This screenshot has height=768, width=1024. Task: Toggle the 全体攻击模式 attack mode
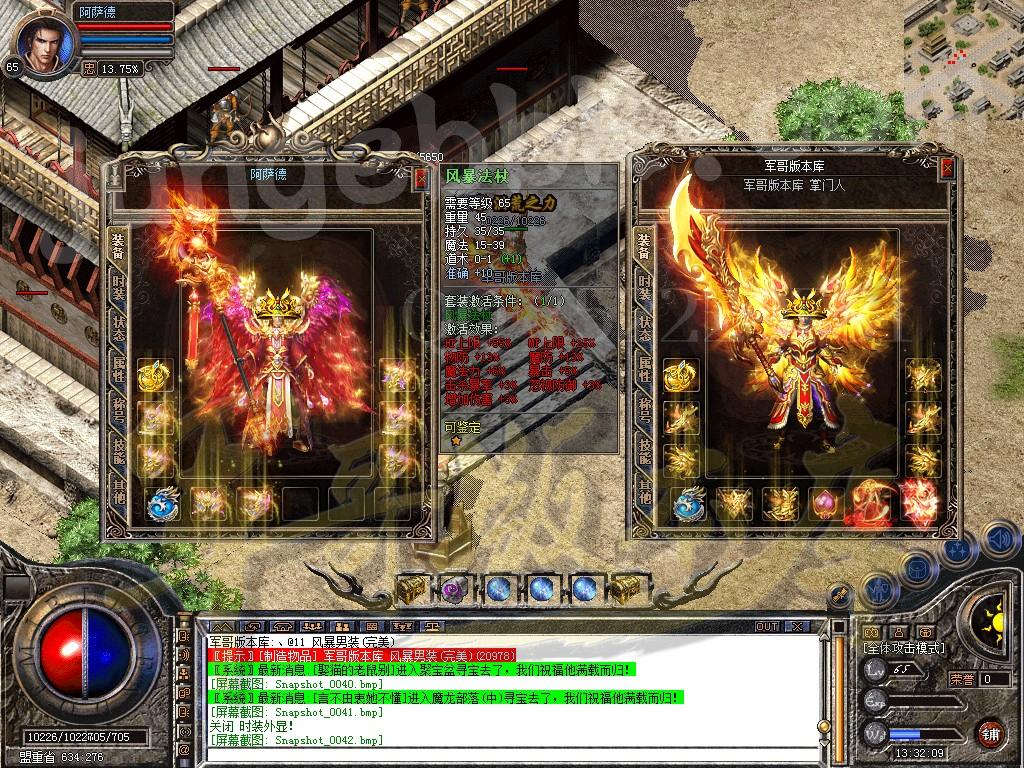pos(903,648)
